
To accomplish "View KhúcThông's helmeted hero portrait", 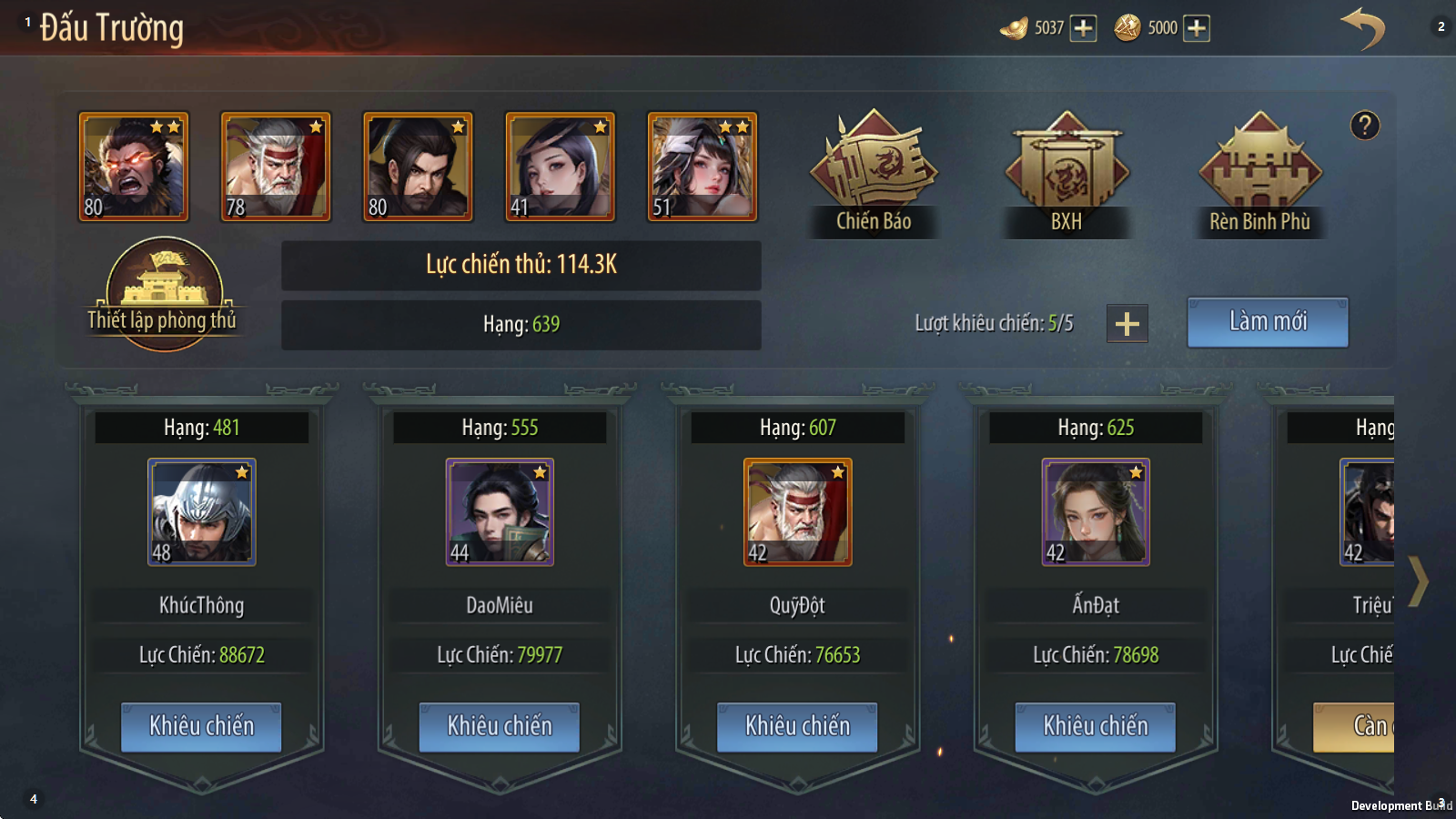I will click(201, 512).
